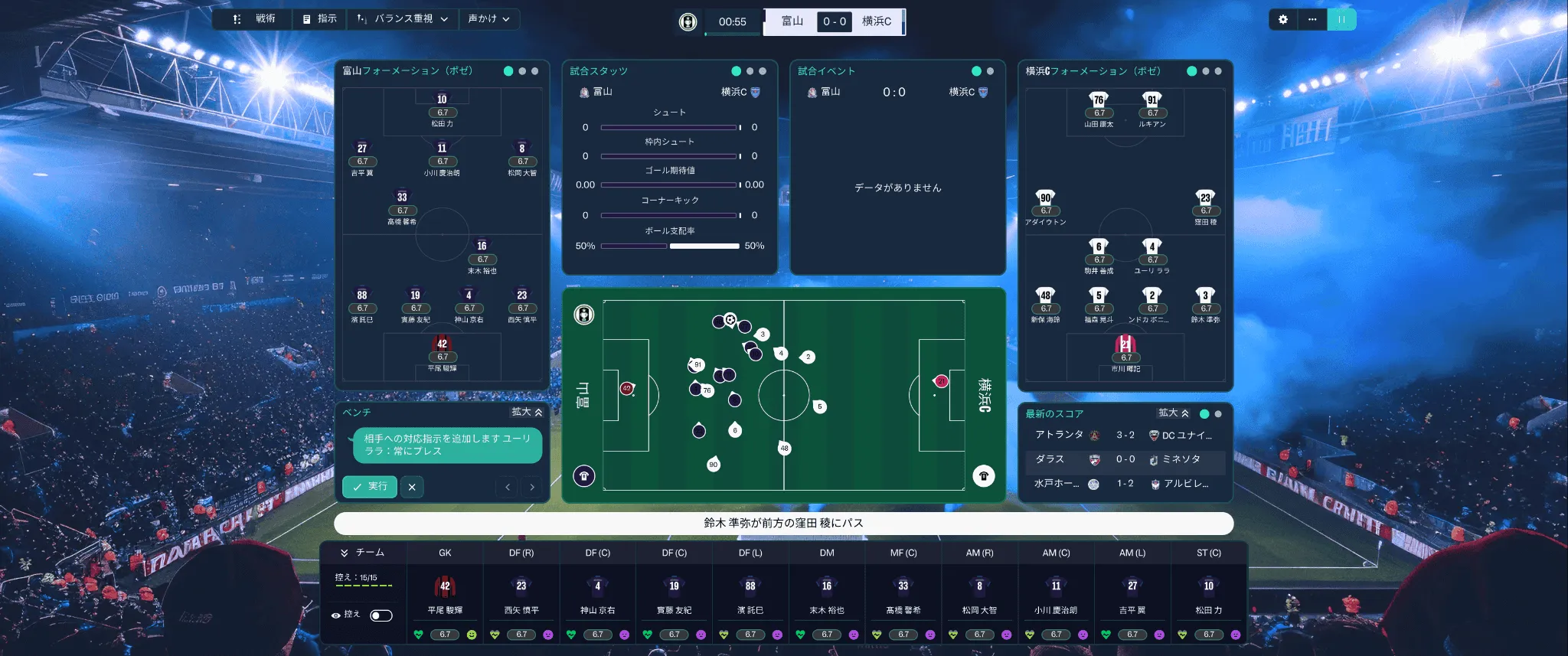
Task: Collapse the ベンチ panel with its chevron
Action: point(540,413)
